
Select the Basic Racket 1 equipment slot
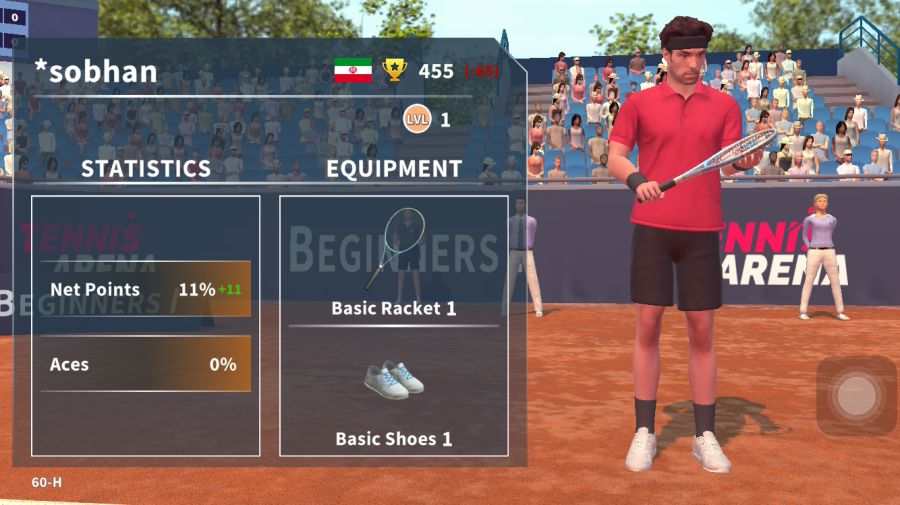click(x=394, y=261)
